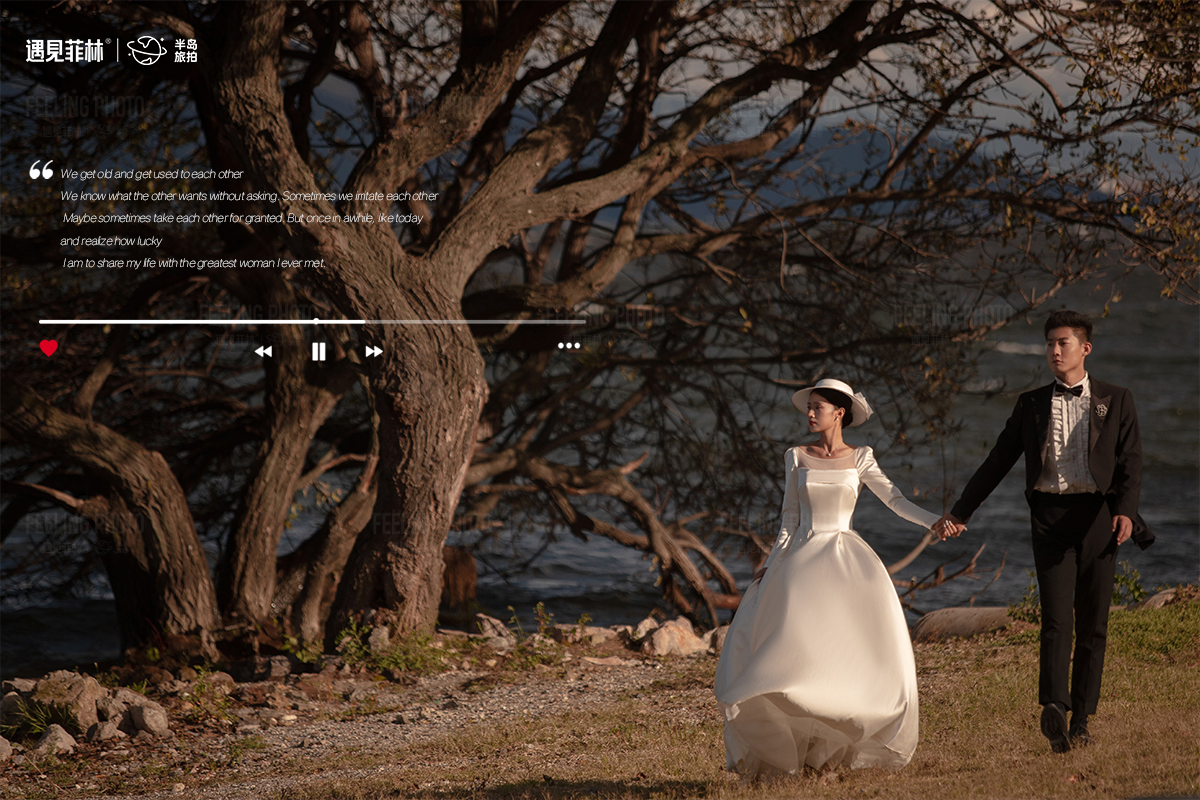Skip ahead with the fast-forward button
Screen dimensions: 1200x800
(374, 351)
